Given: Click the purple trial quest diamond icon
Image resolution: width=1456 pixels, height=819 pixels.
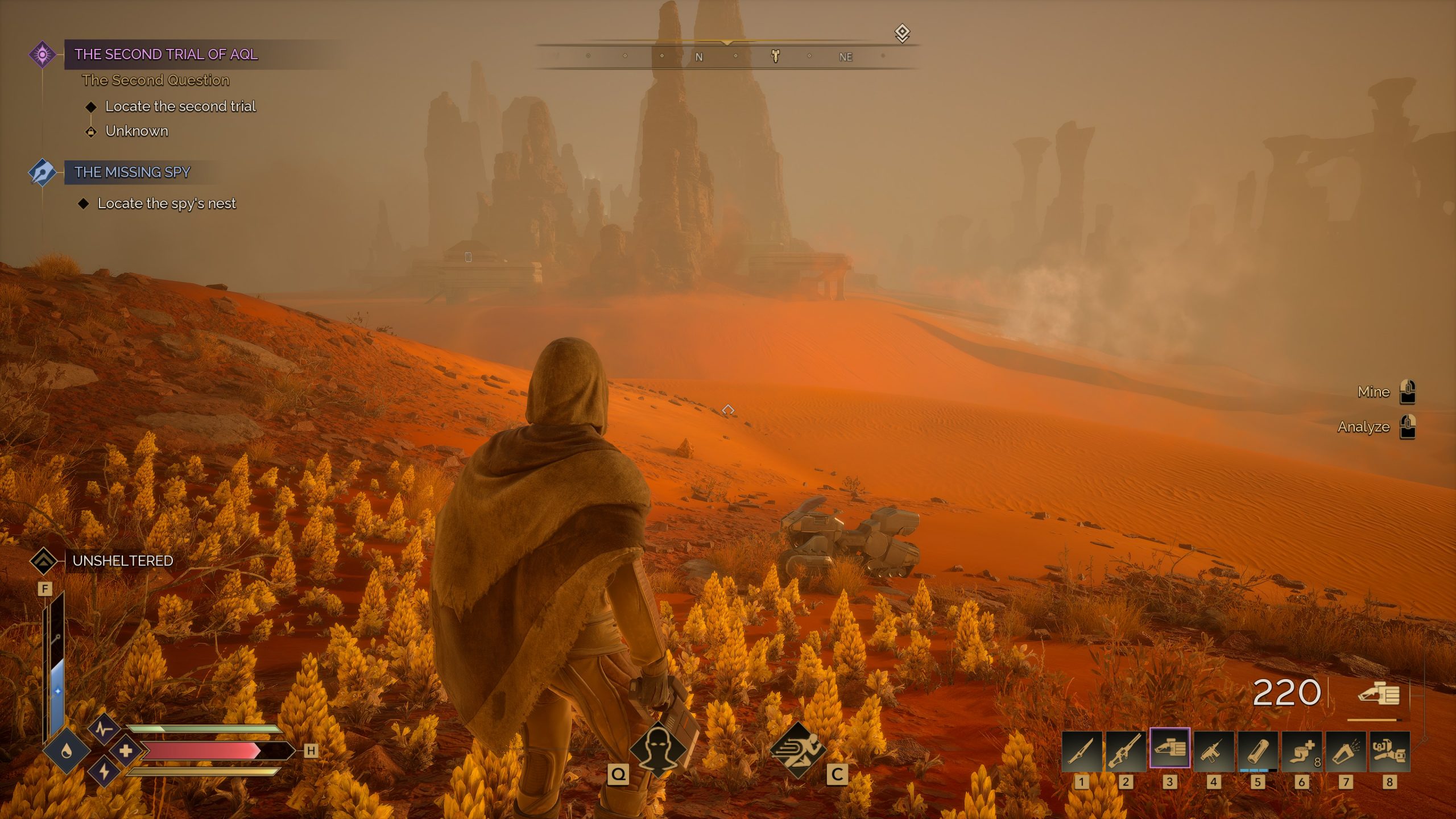Looking at the screenshot, I should (42, 55).
